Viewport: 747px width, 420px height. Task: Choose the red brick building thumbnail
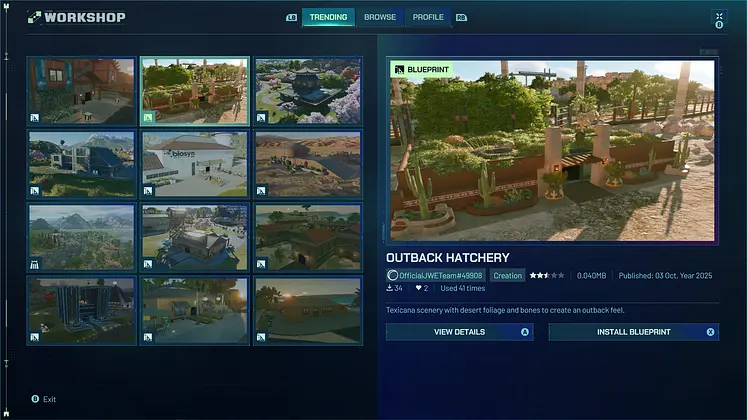(81, 90)
